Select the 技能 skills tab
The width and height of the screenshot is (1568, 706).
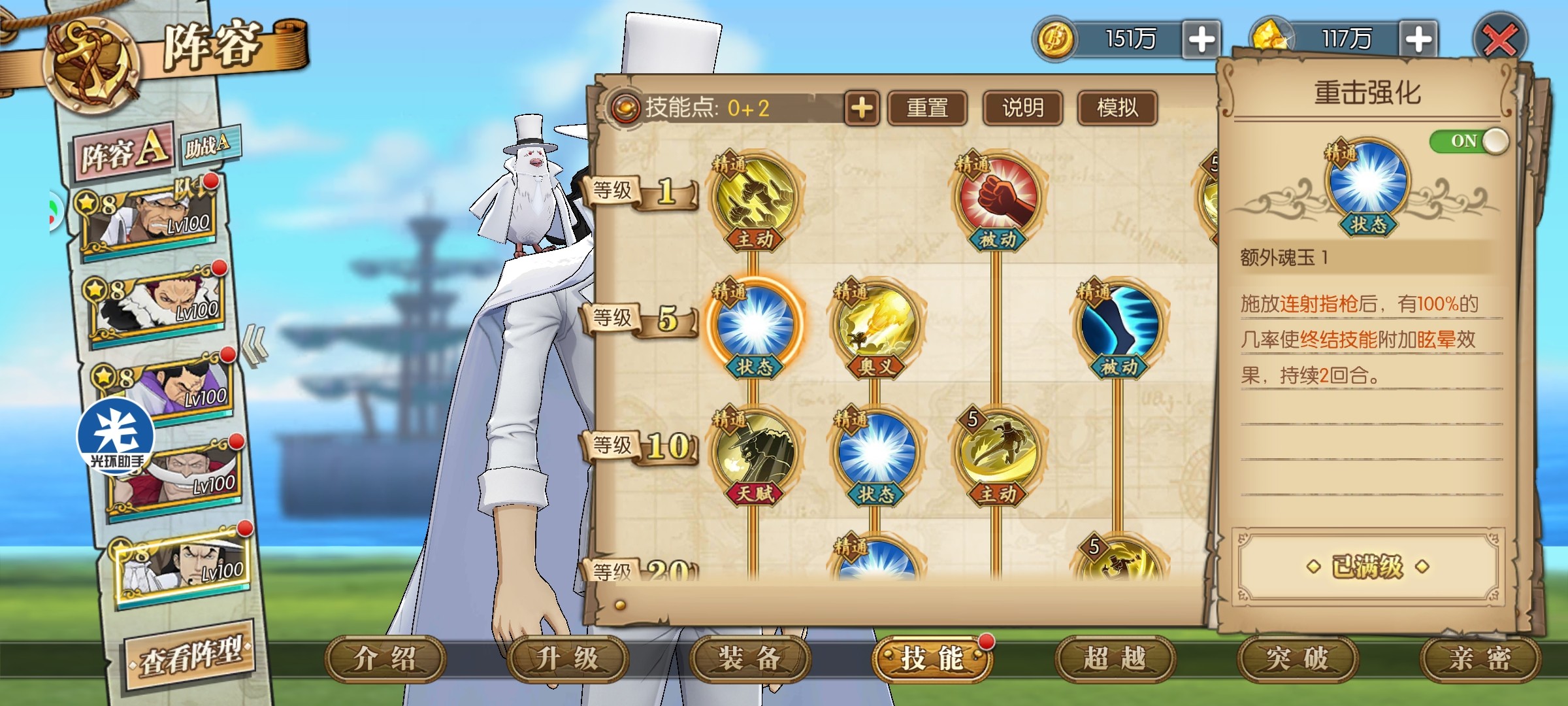(x=932, y=658)
